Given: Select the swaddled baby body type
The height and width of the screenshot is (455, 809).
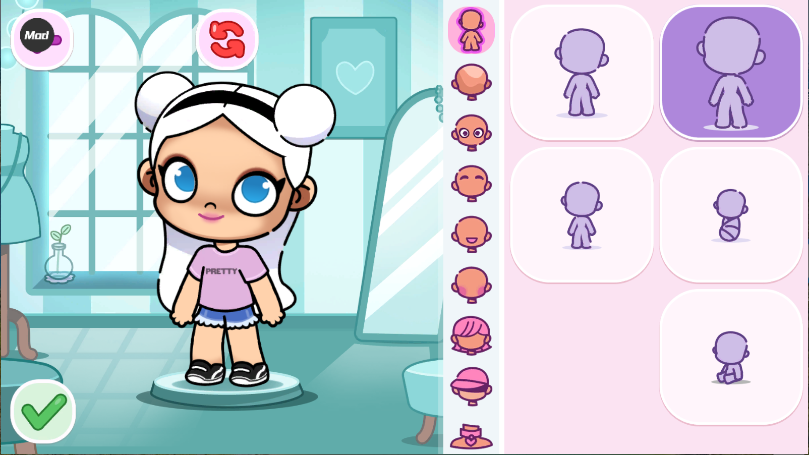Looking at the screenshot, I should [x=731, y=215].
